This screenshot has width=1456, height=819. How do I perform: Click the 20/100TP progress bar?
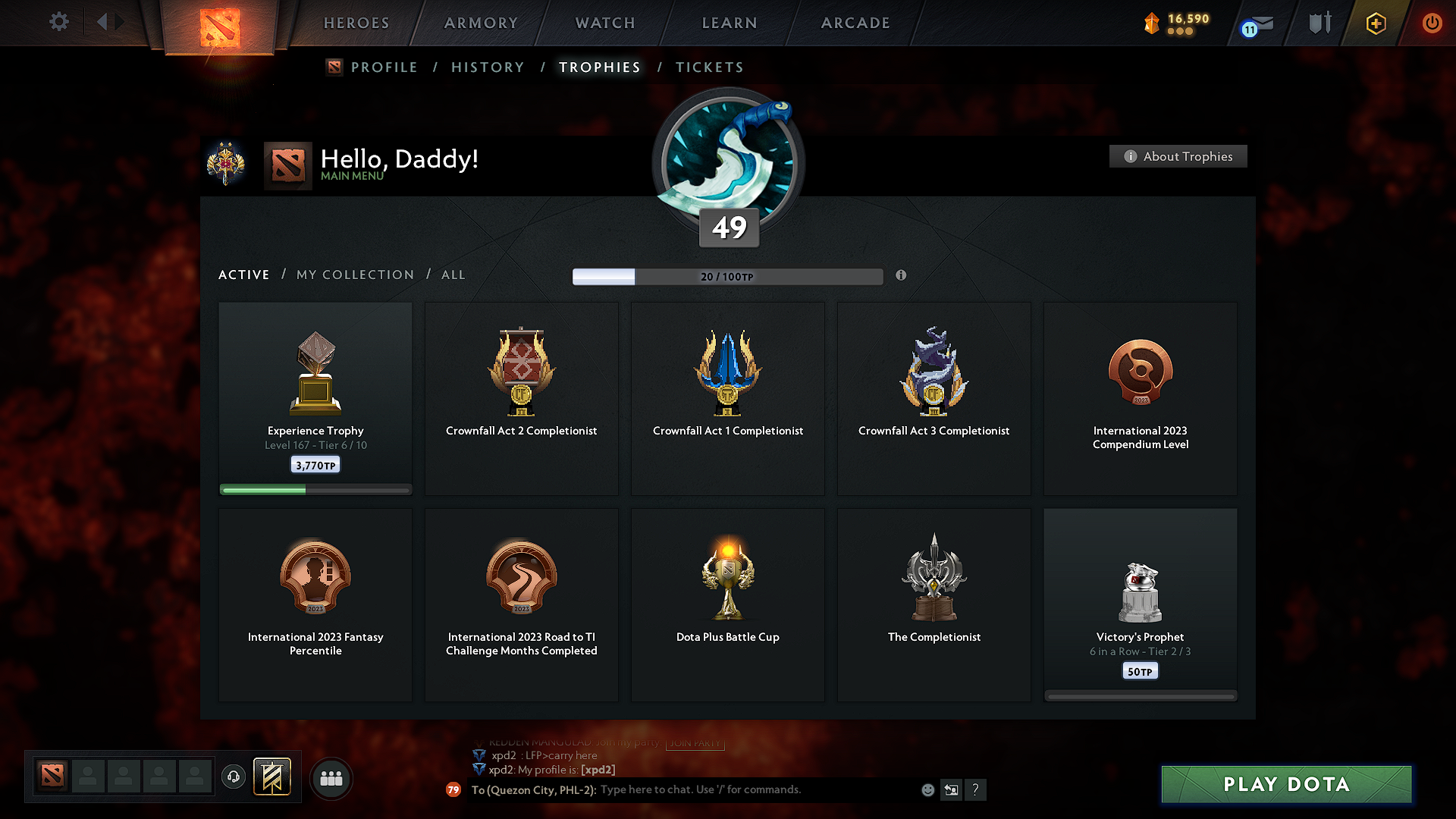coord(727,277)
